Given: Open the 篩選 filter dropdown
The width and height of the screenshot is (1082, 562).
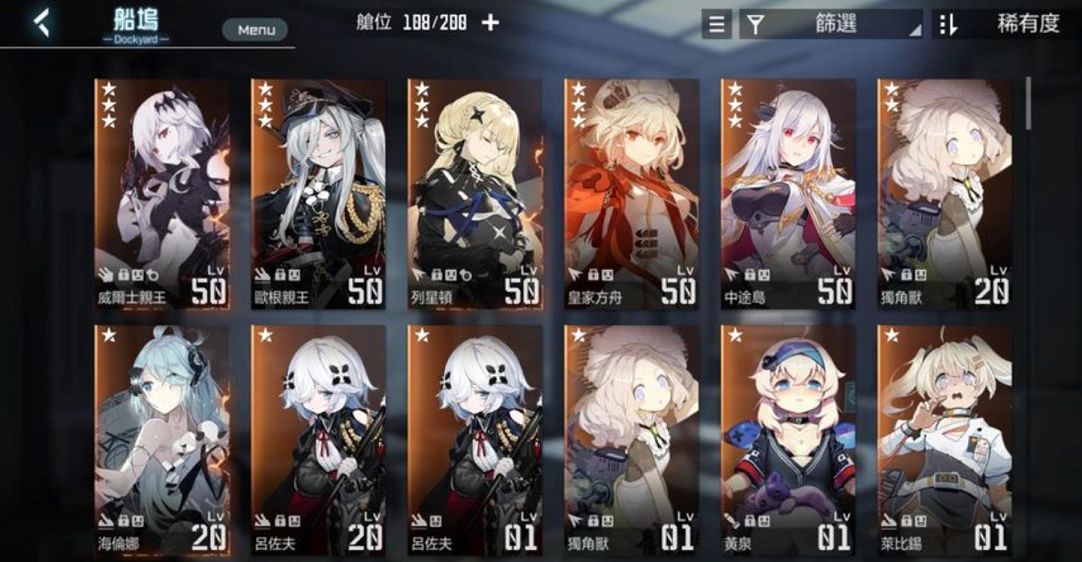Looking at the screenshot, I should [x=831, y=24].
